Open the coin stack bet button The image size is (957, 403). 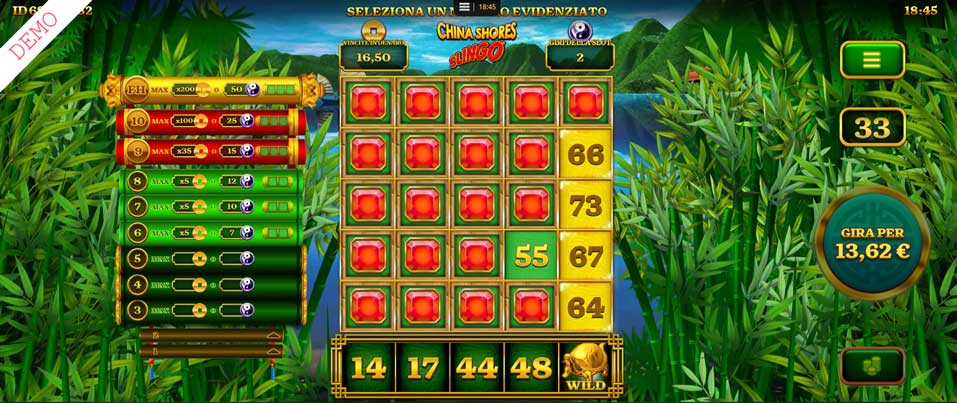(x=872, y=366)
